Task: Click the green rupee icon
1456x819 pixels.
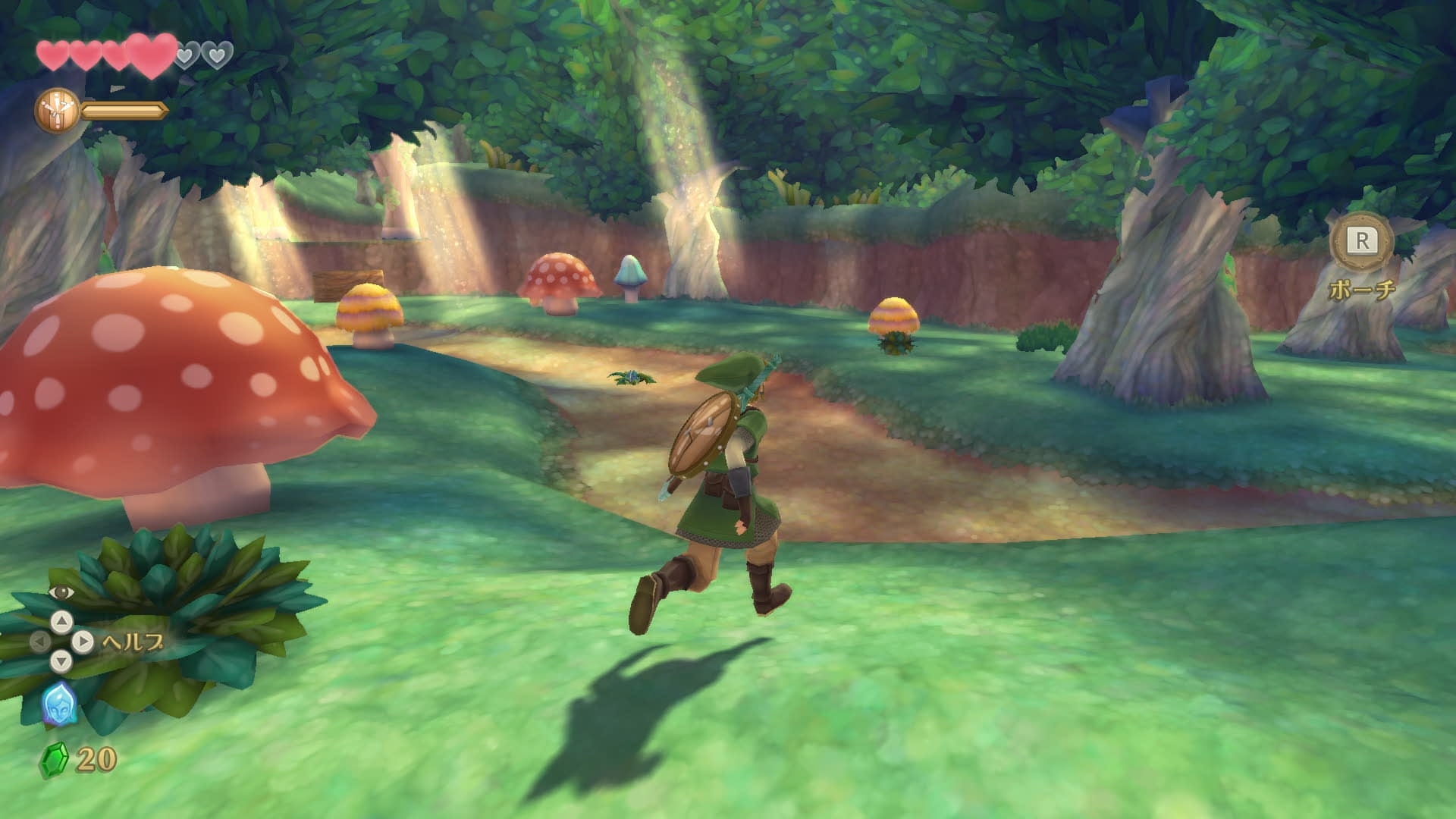Action: [54, 759]
